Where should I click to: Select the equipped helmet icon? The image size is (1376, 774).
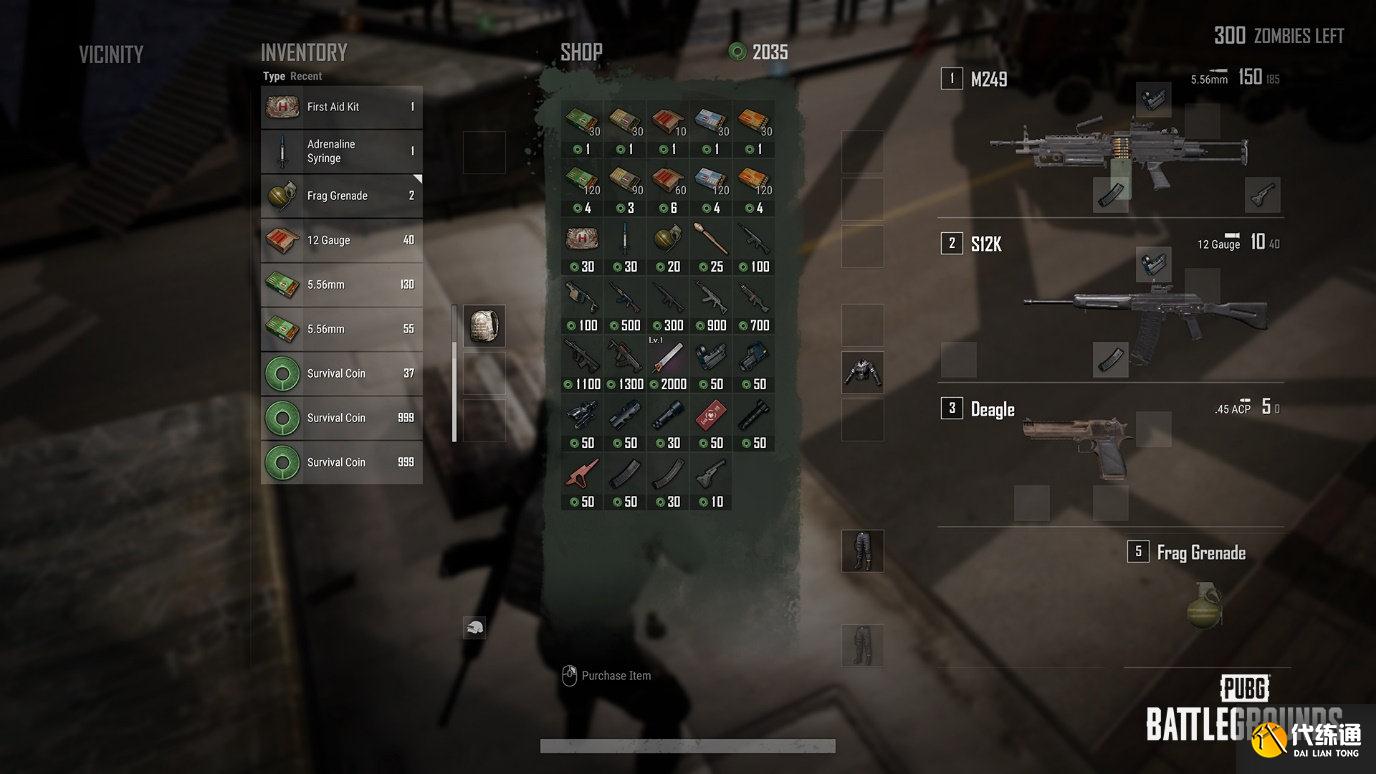click(x=474, y=627)
